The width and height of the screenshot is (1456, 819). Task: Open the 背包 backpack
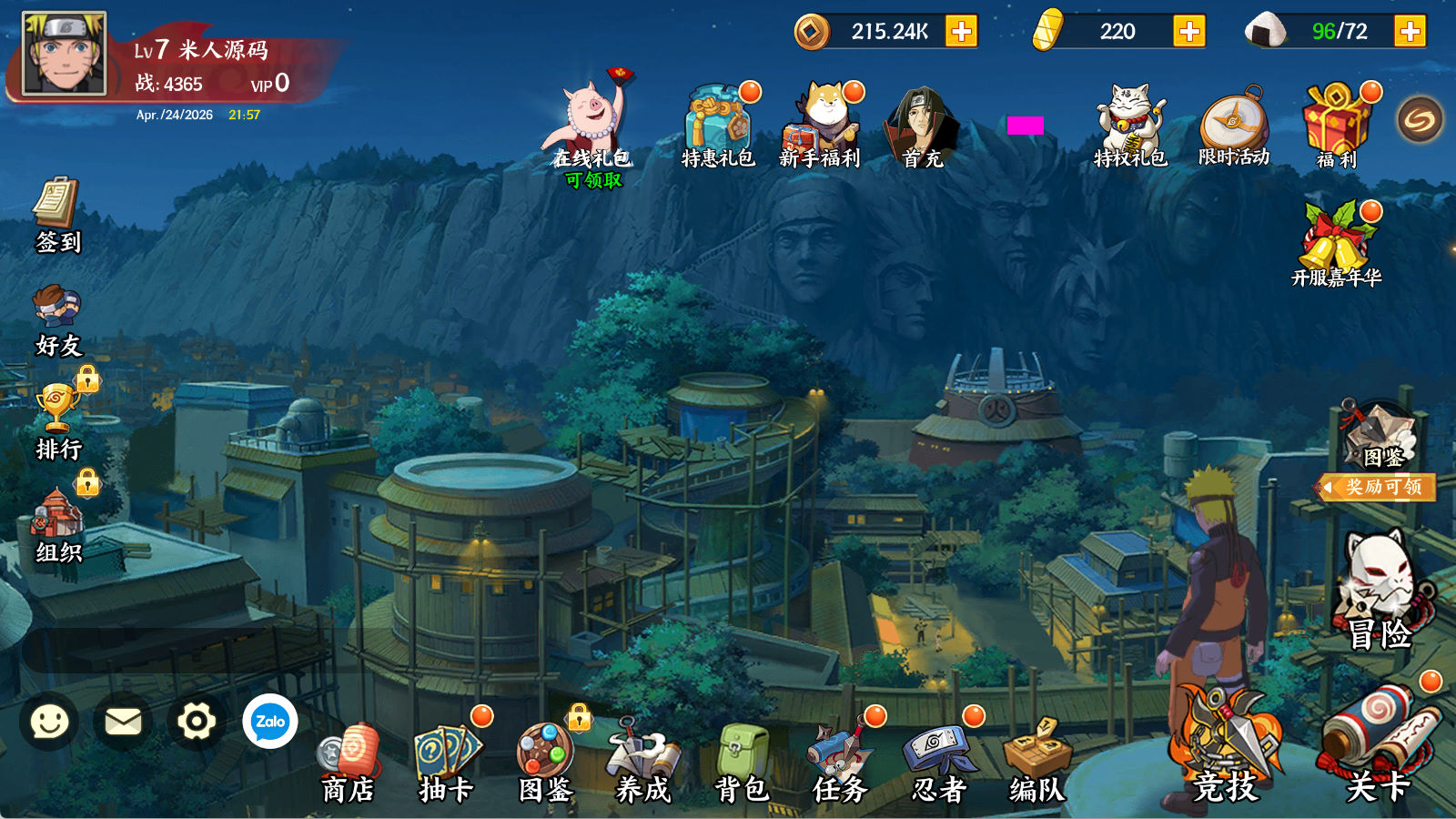coord(742,764)
